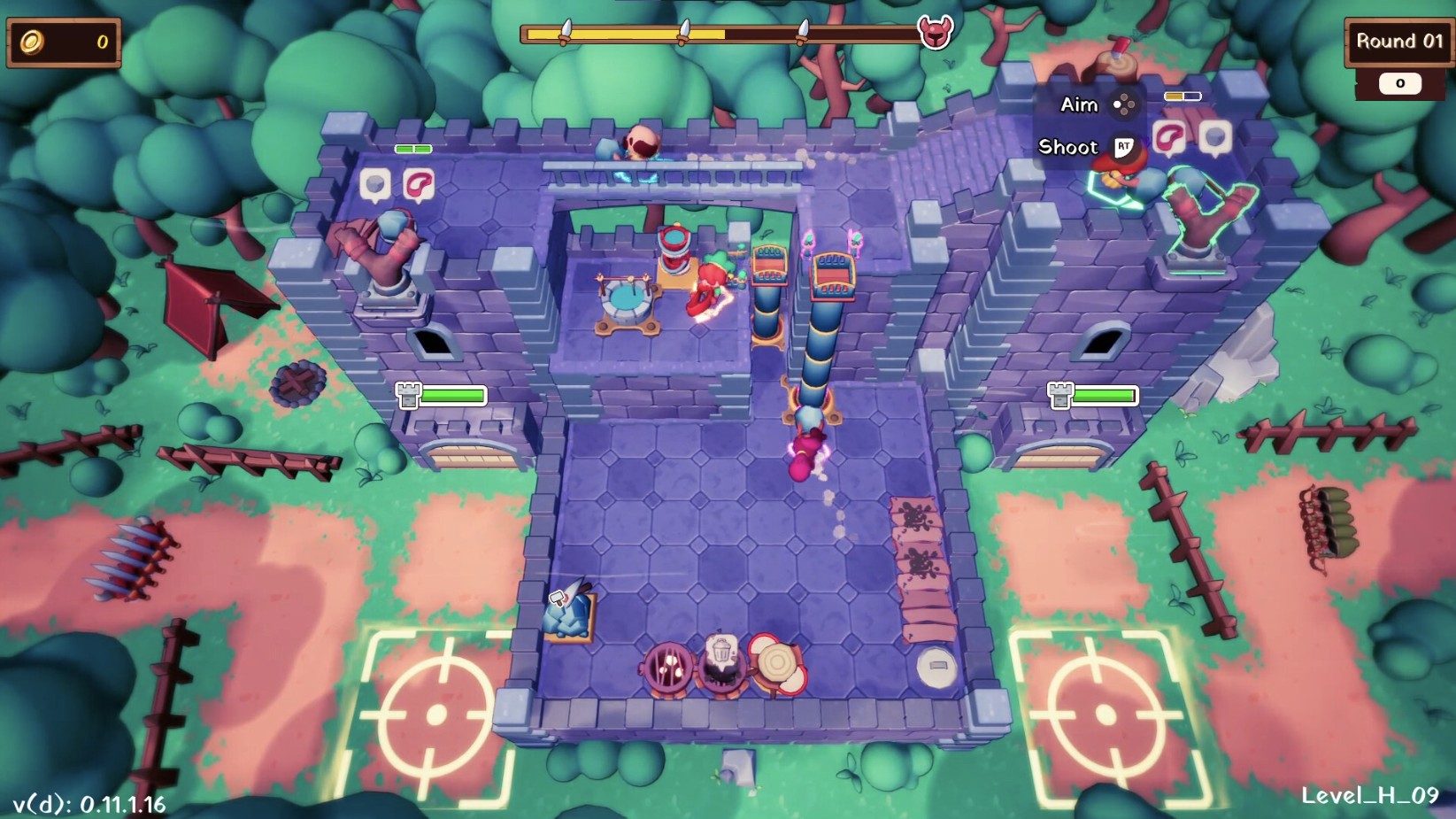Open the Round 01 counter panel
This screenshot has width=1456, height=819.
coord(1398,41)
